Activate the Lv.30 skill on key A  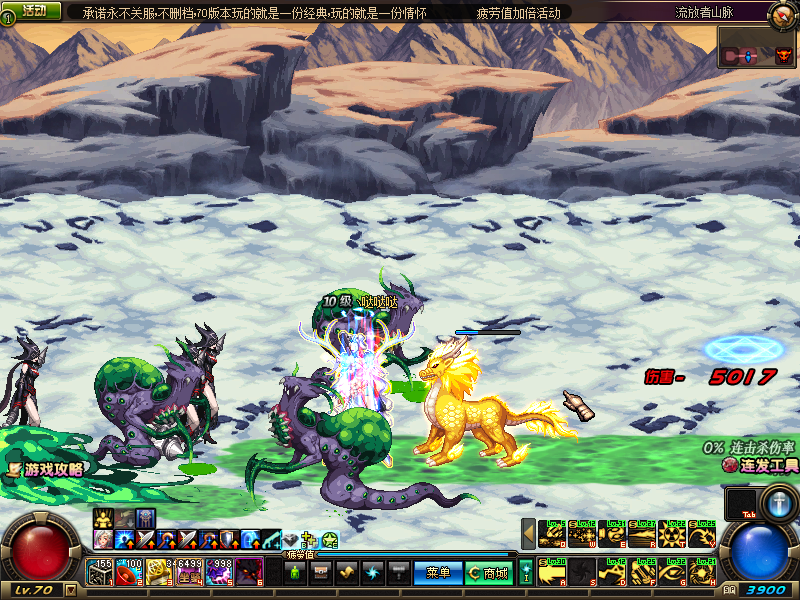pos(553,572)
